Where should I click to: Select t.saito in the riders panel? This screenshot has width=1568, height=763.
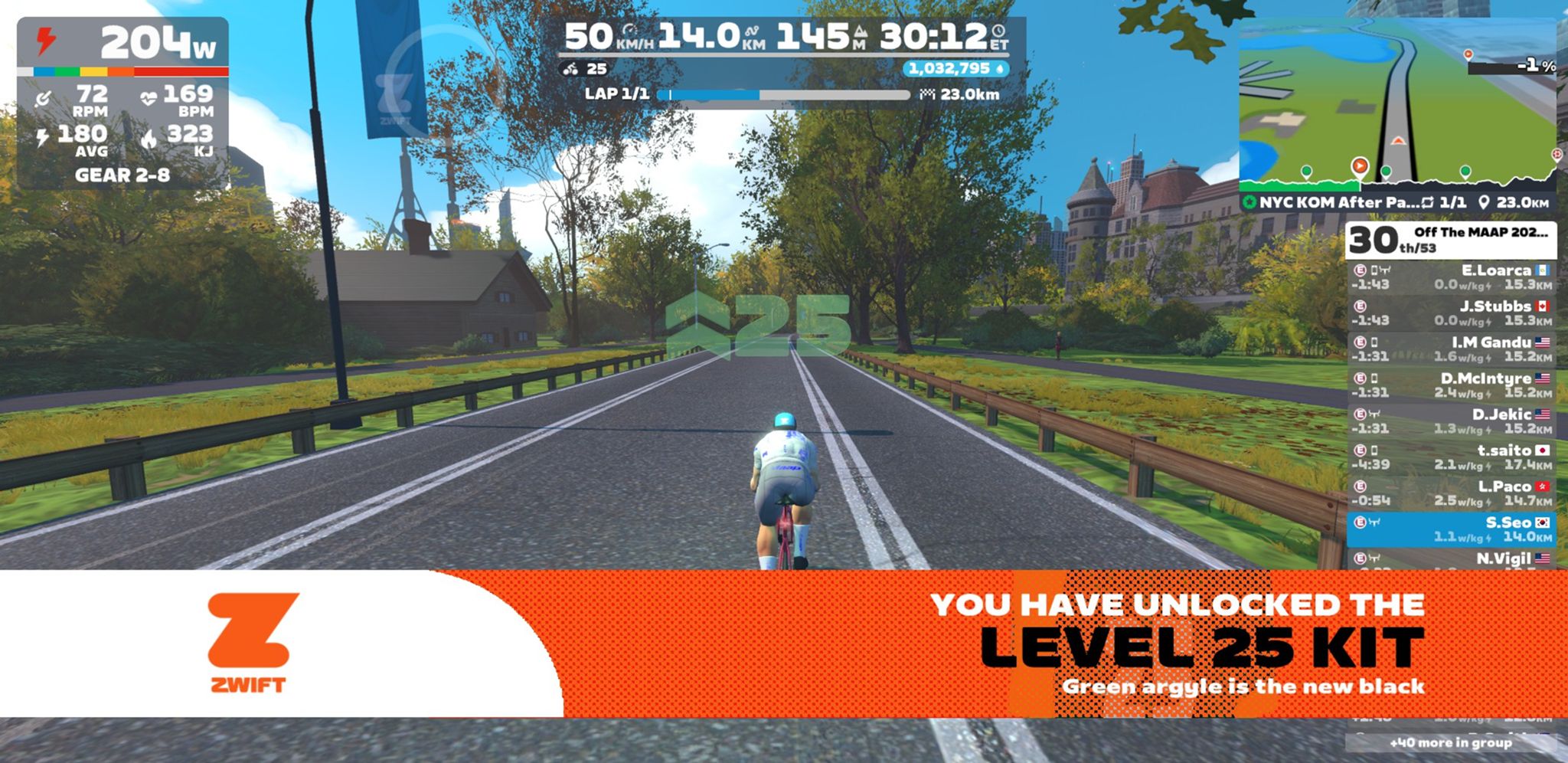[x=1451, y=457]
